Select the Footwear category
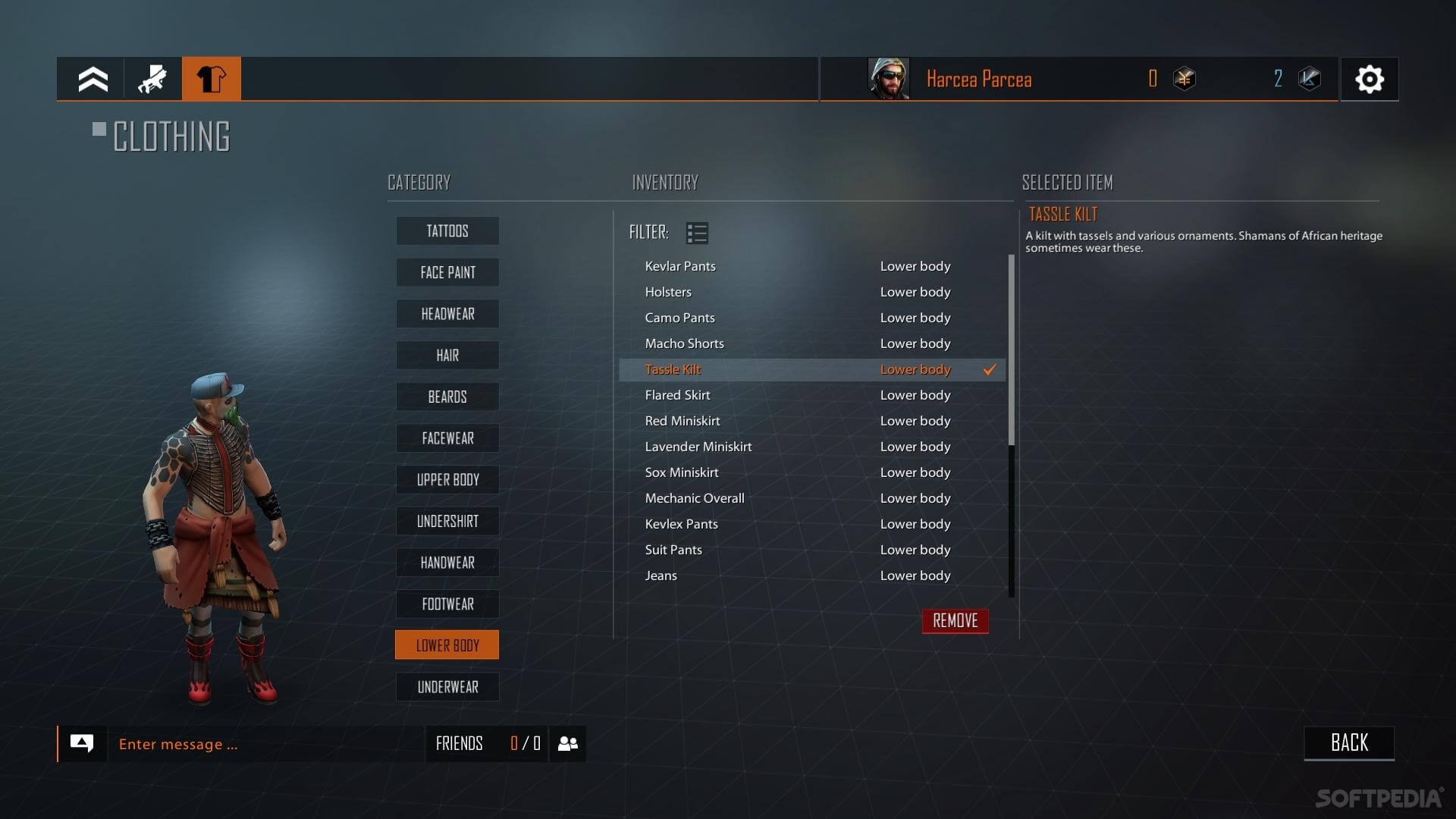The width and height of the screenshot is (1456, 819). click(447, 604)
